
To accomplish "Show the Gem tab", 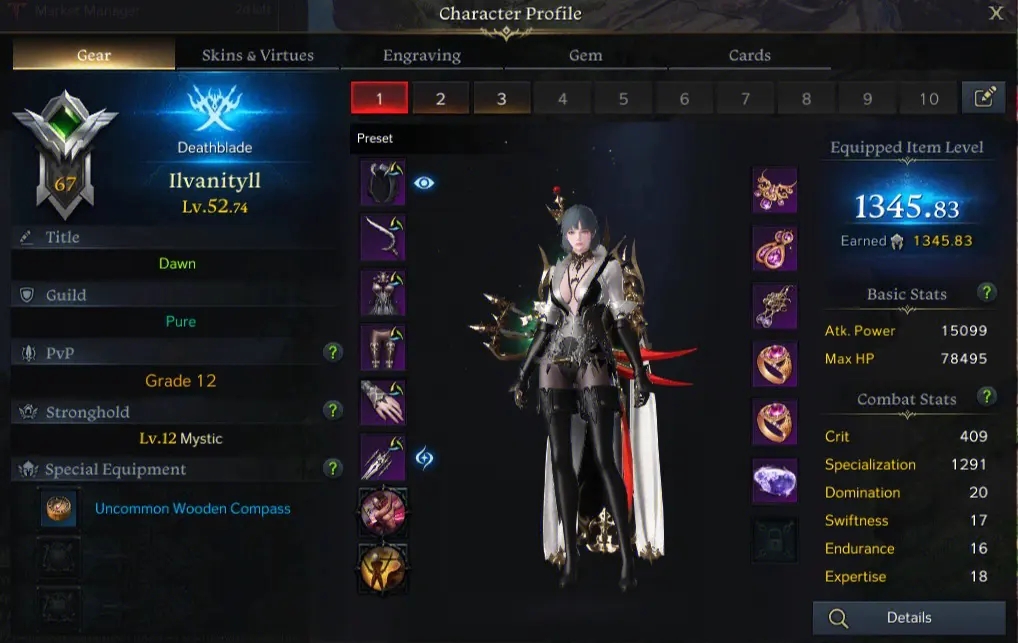I will click(x=586, y=55).
